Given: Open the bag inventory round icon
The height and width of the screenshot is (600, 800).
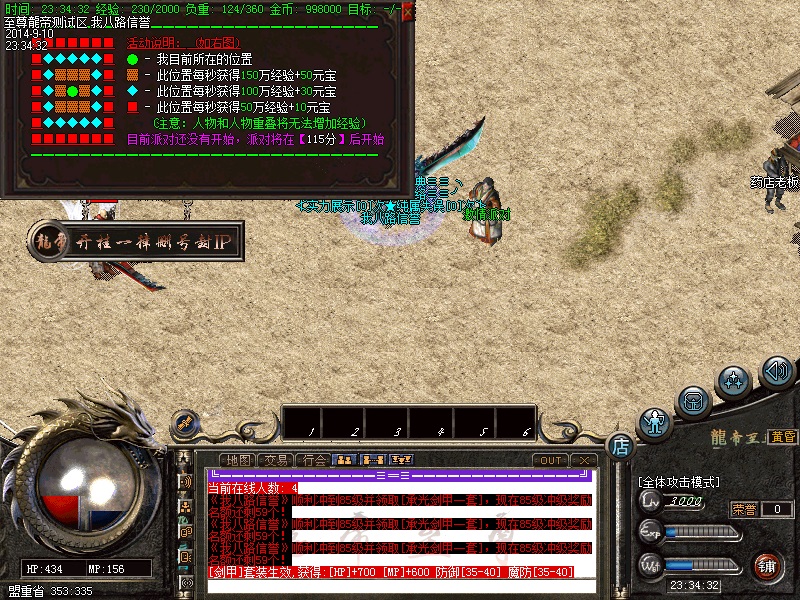Looking at the screenshot, I should coord(693,402).
